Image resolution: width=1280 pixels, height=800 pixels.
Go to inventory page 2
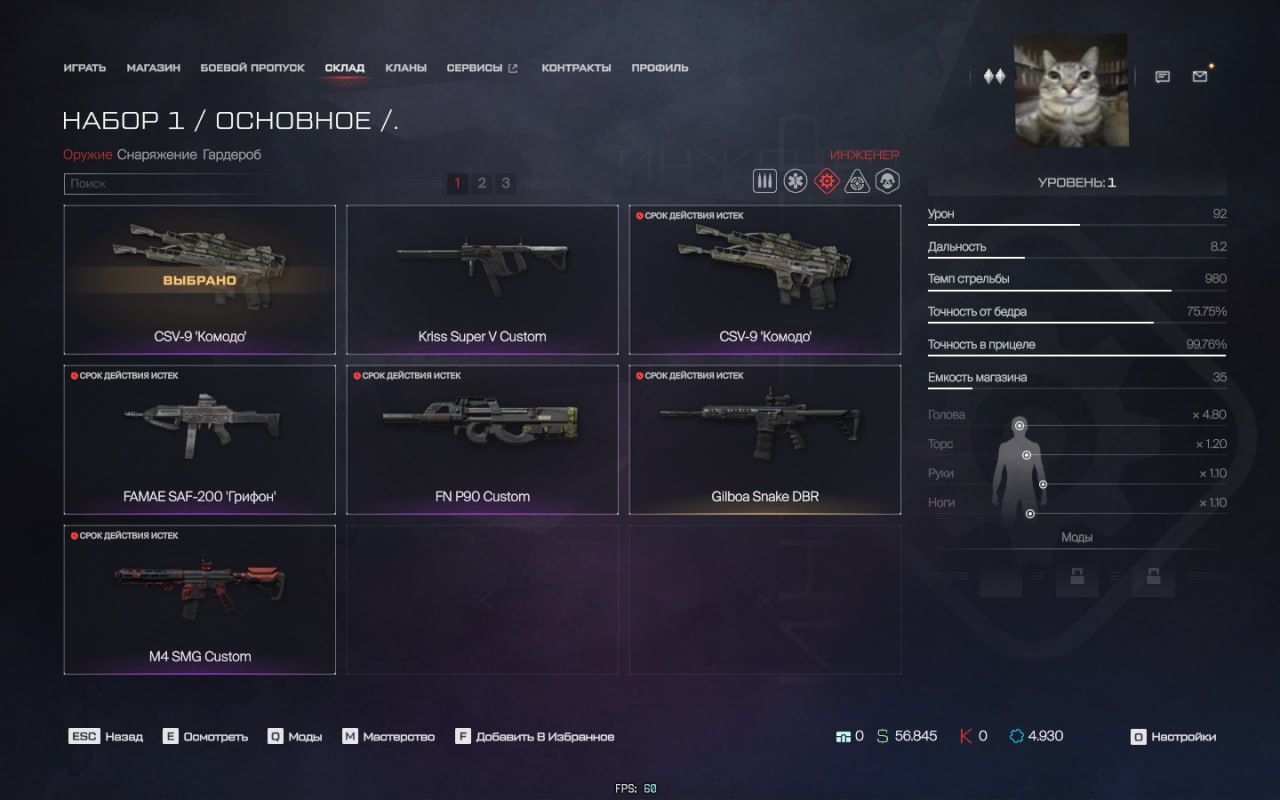(482, 183)
